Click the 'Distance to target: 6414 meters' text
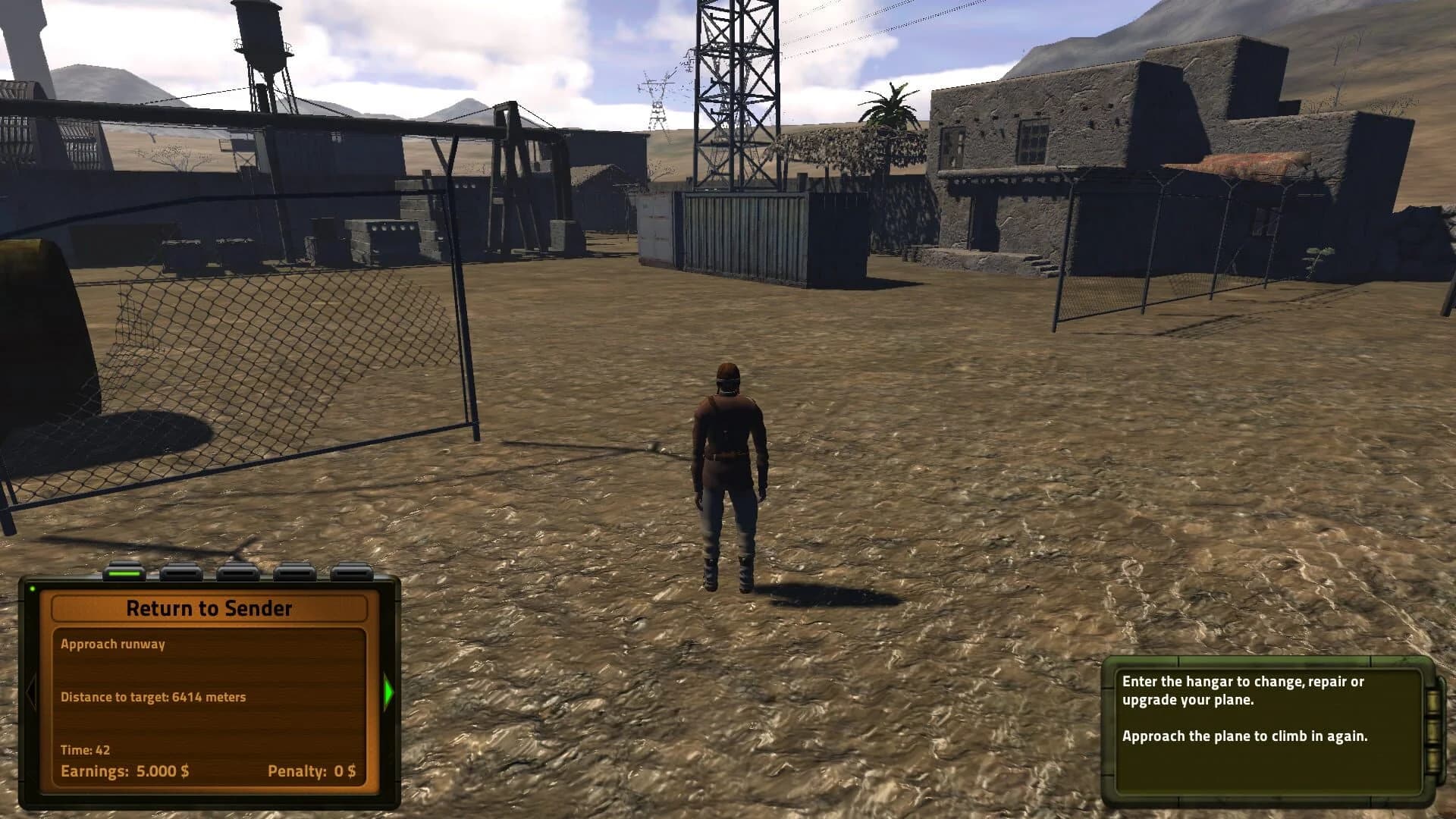 (x=154, y=697)
